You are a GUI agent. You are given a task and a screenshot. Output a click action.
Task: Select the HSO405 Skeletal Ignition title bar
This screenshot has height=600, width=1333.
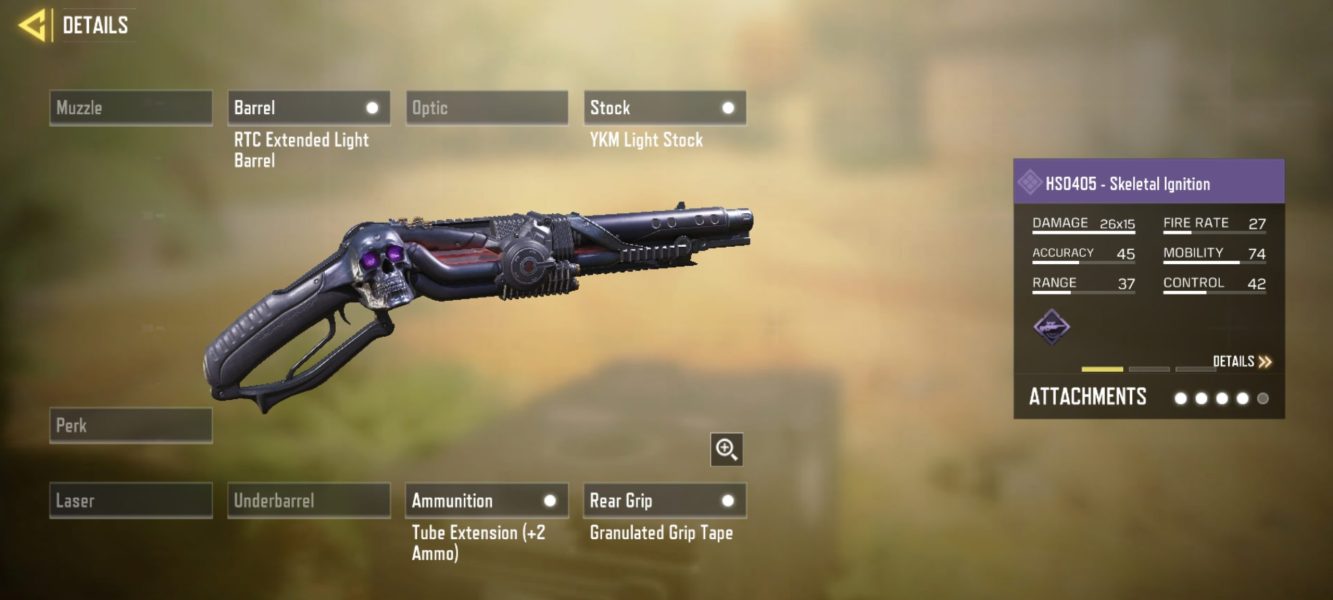tap(1148, 184)
